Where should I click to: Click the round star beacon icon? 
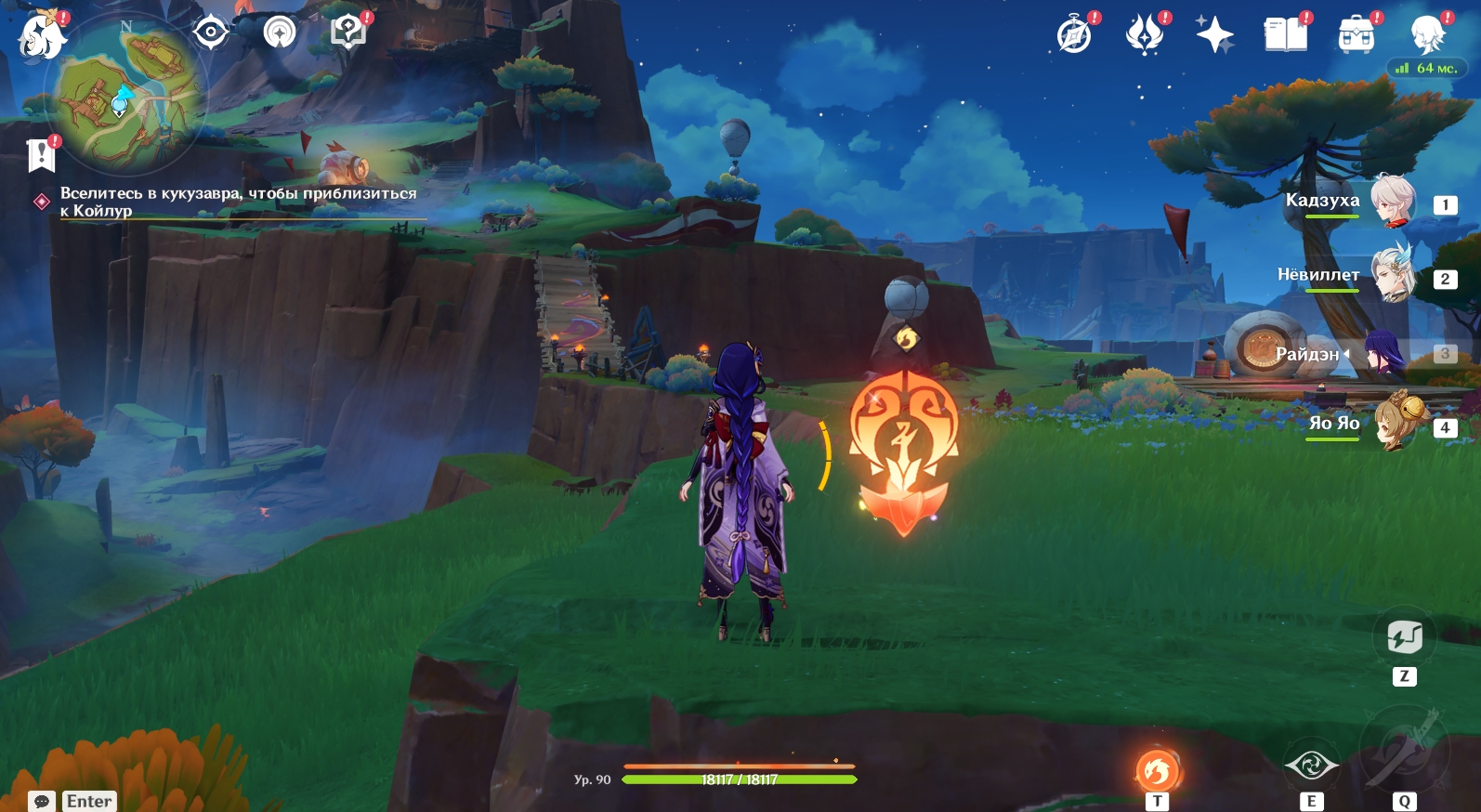pyautogui.click(x=279, y=33)
